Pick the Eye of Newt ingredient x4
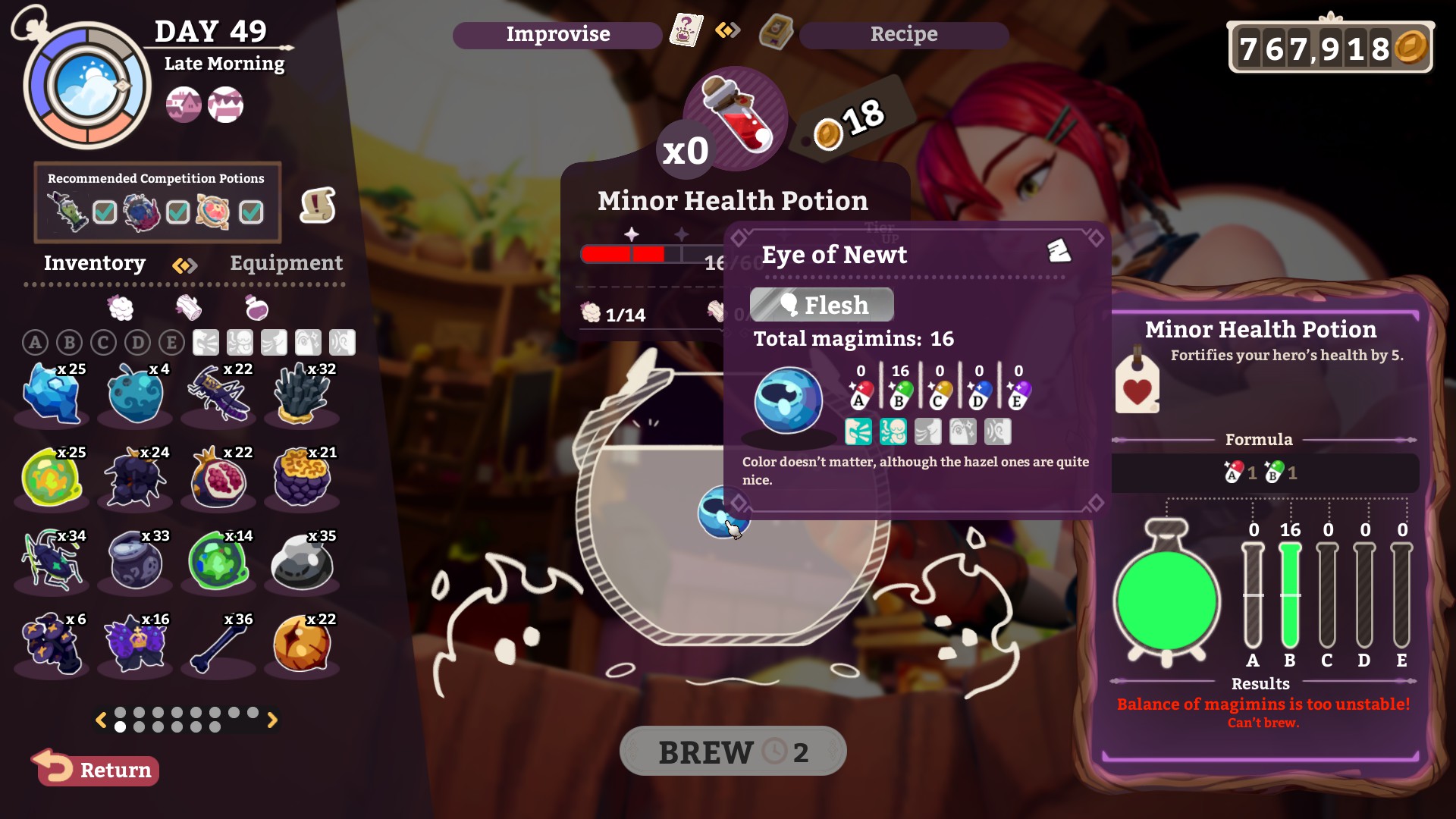The image size is (1456, 819). tap(136, 393)
